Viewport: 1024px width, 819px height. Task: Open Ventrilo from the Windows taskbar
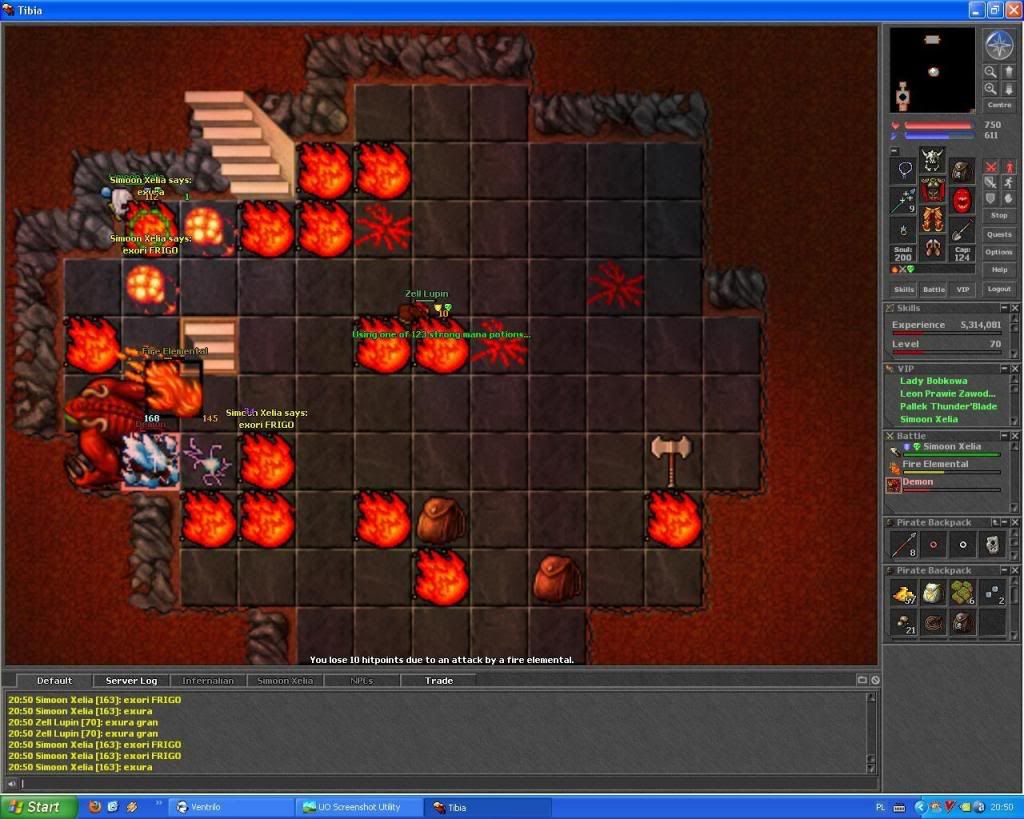point(231,807)
